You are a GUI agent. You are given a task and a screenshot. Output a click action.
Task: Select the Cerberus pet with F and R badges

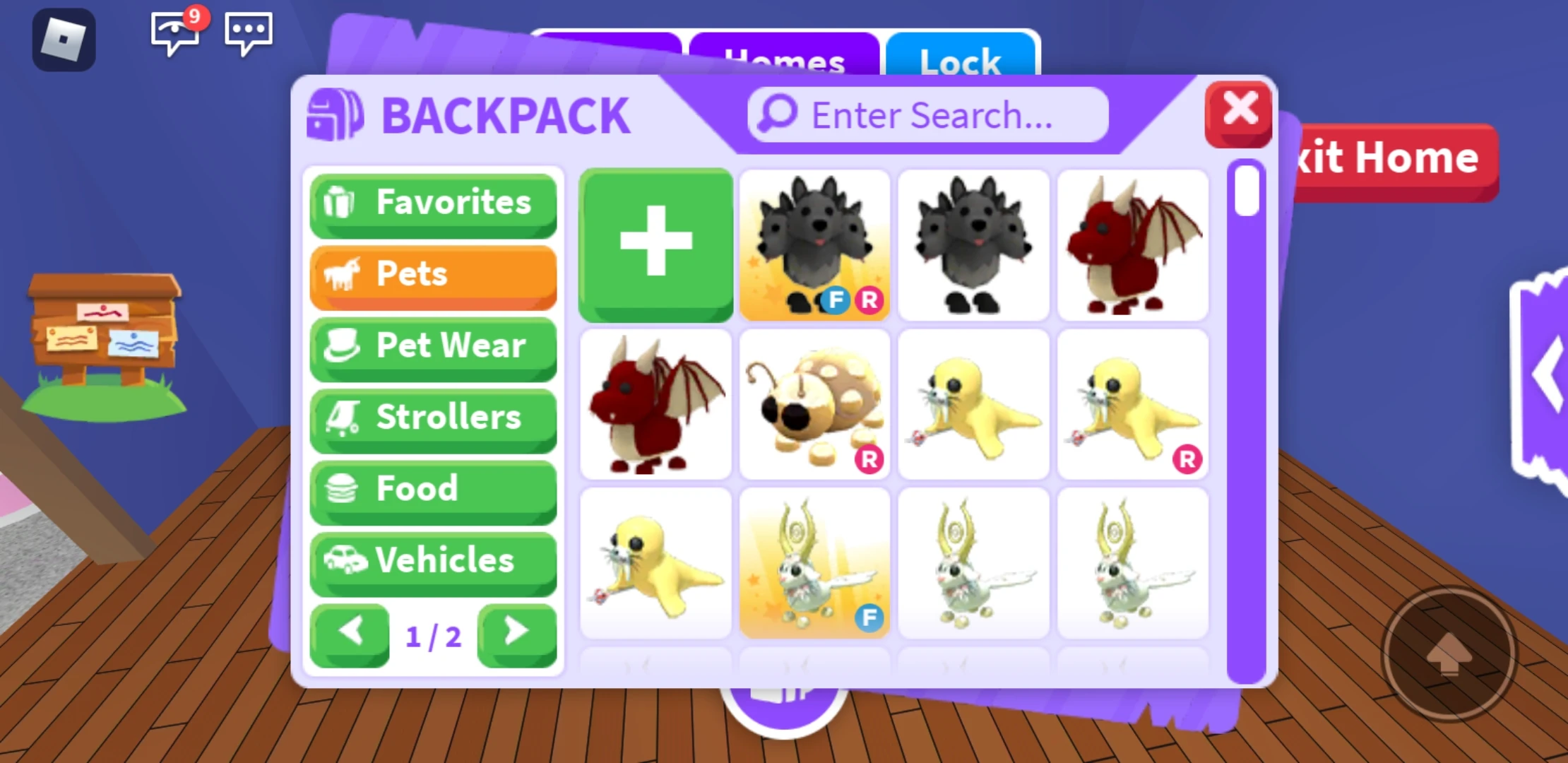click(814, 245)
